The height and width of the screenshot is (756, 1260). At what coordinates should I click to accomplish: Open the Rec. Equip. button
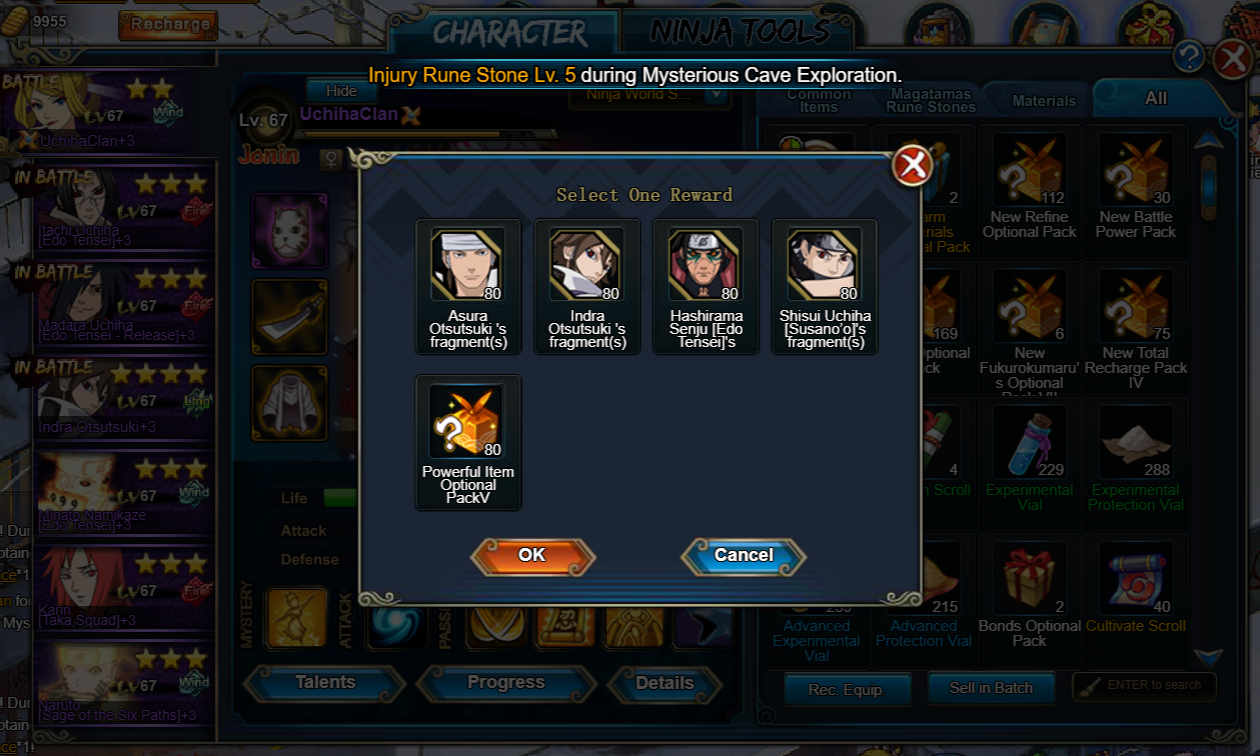[846, 689]
